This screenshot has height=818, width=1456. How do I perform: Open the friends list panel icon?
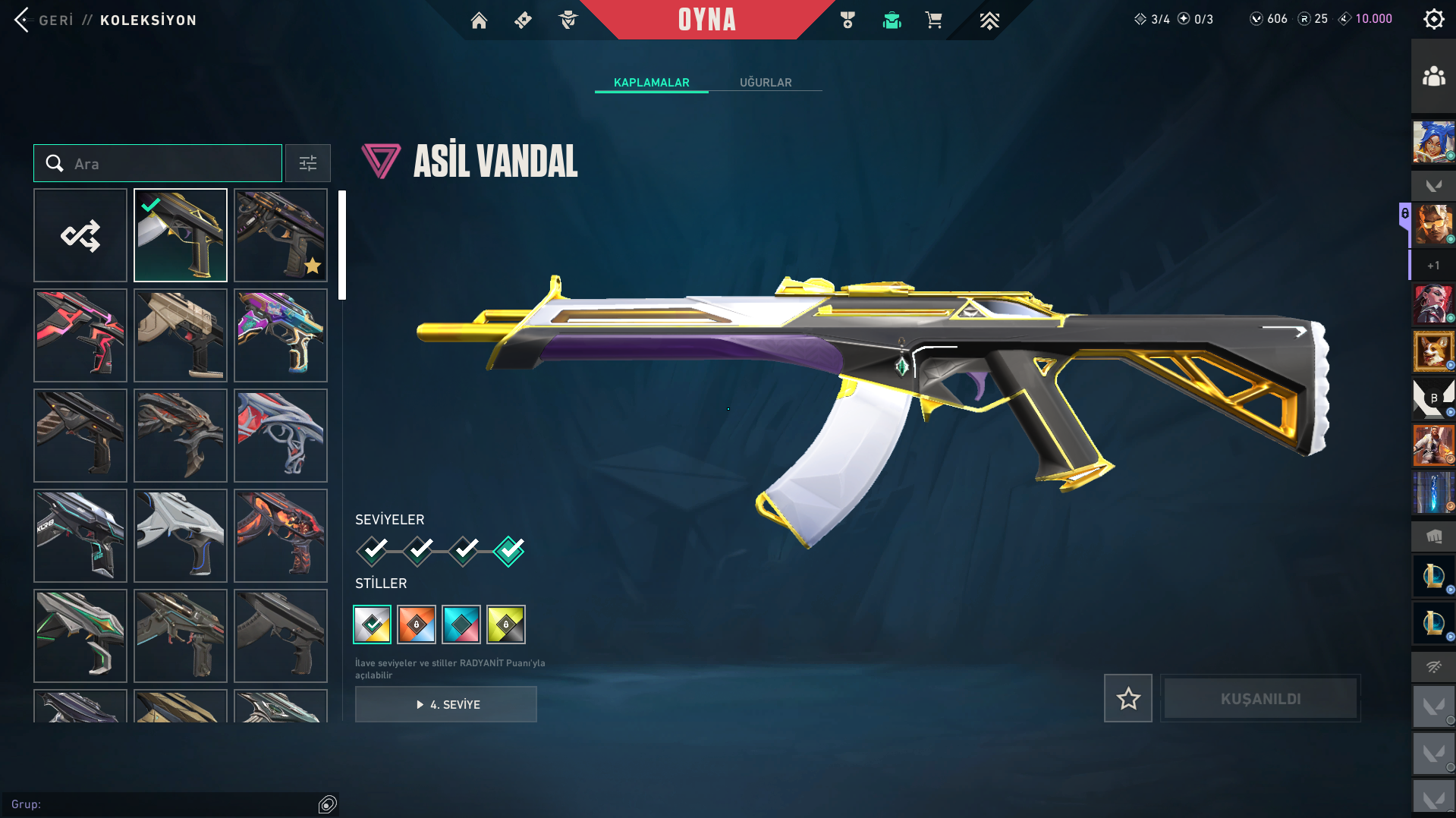click(x=1433, y=77)
